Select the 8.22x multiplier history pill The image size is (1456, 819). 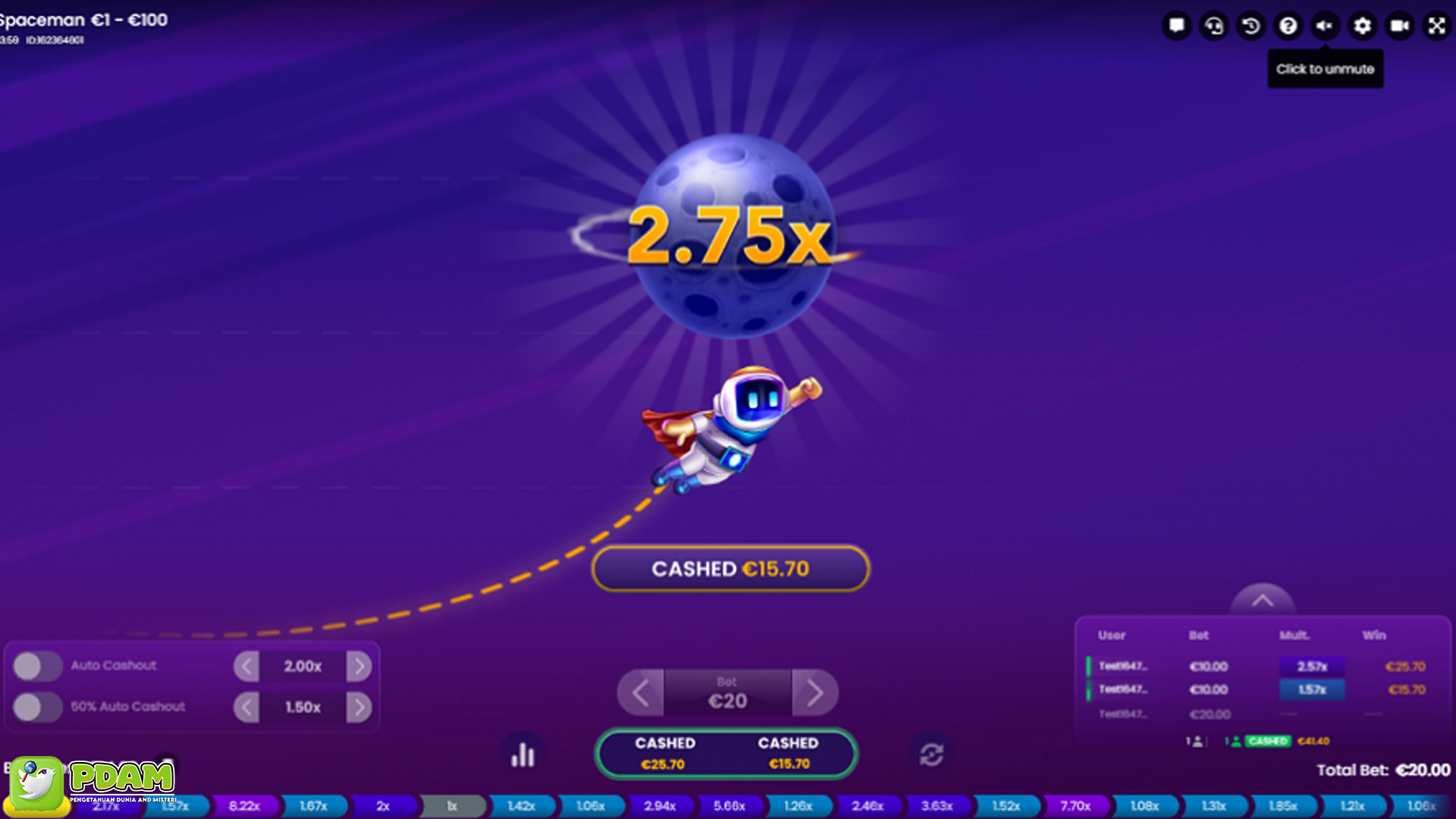[244, 806]
